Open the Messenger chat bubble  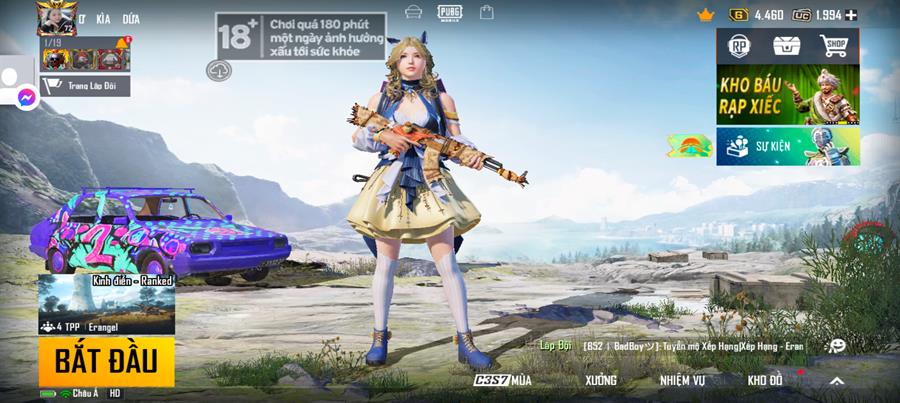pyautogui.click(x=27, y=98)
